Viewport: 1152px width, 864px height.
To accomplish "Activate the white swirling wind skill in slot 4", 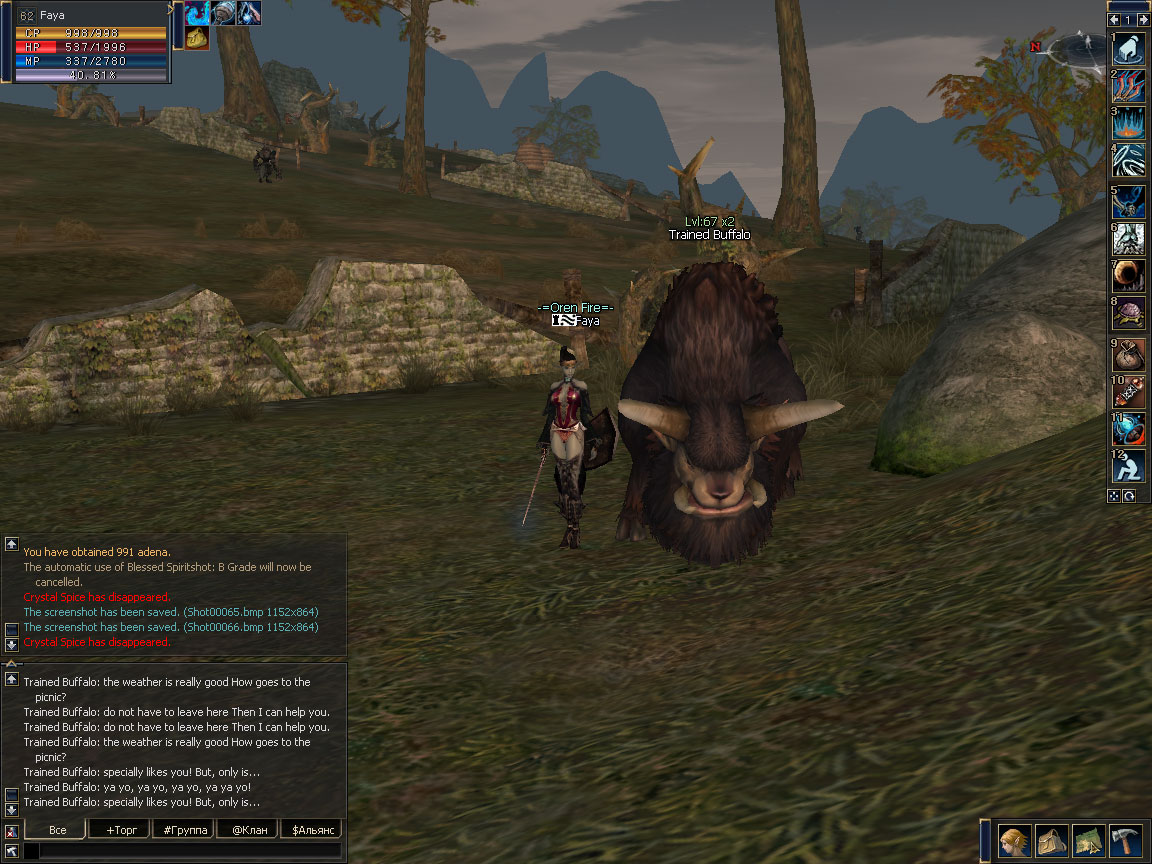I will point(1130,160).
